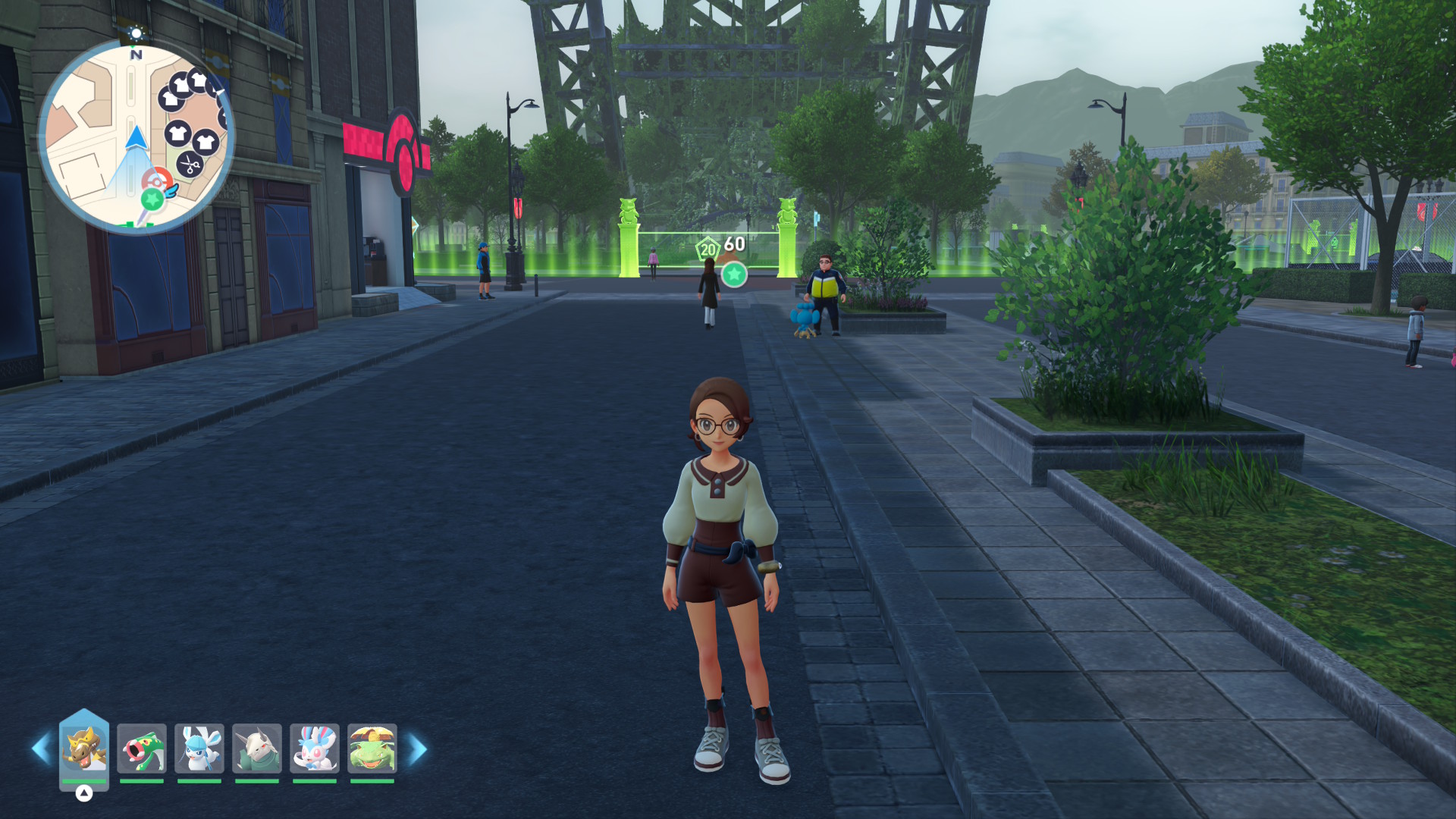Viewport: 1456px width, 819px height.
Task: Select the scissors salon marker on the minimap
Action: click(x=190, y=163)
